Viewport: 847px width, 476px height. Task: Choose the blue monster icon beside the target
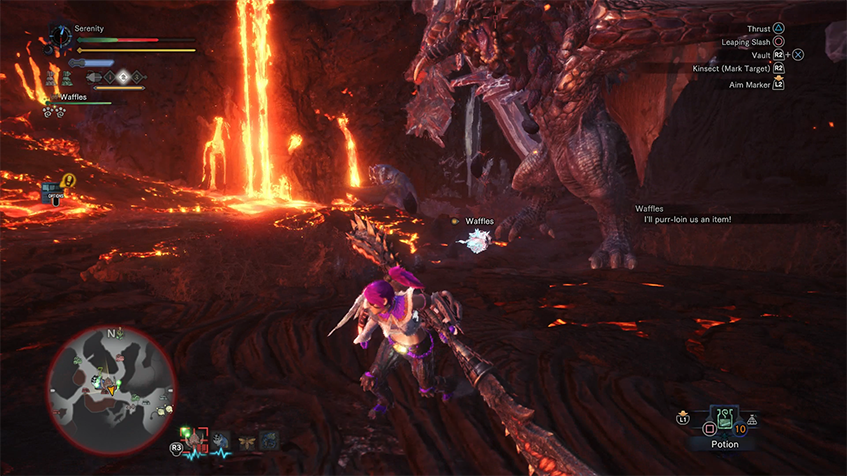[220, 439]
